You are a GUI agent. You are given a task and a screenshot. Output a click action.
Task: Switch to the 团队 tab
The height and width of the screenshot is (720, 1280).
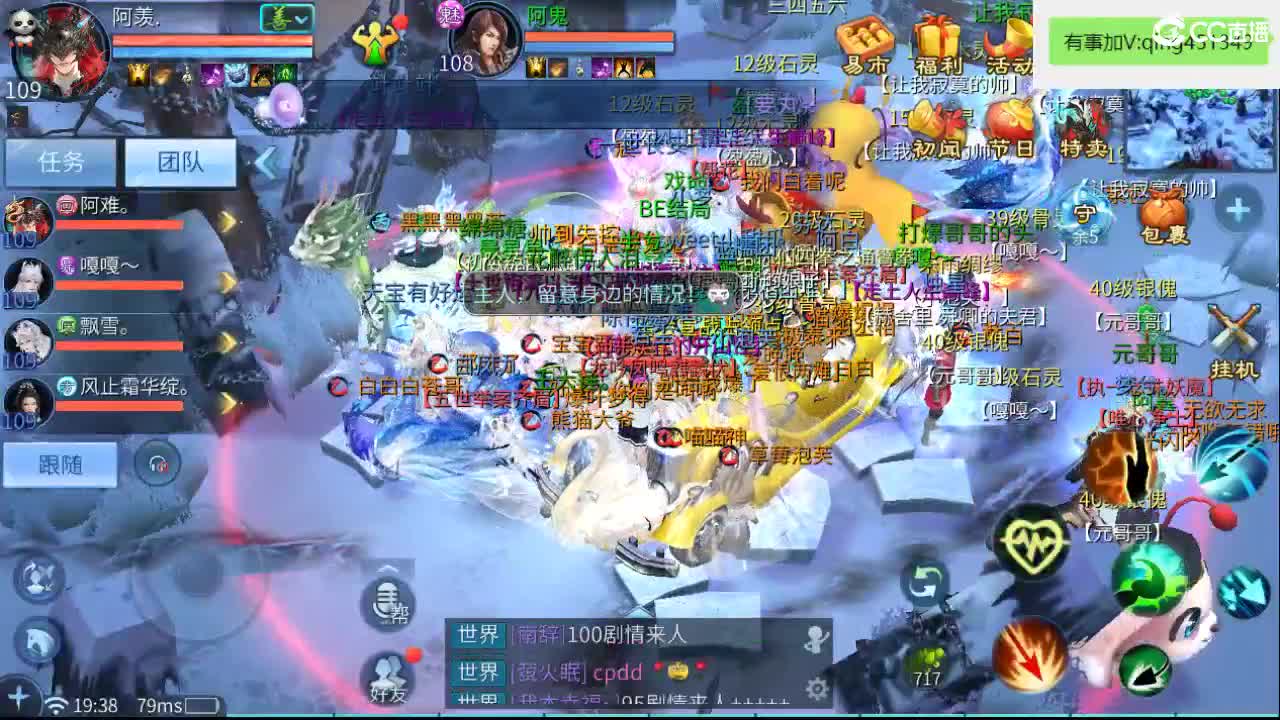[178, 163]
